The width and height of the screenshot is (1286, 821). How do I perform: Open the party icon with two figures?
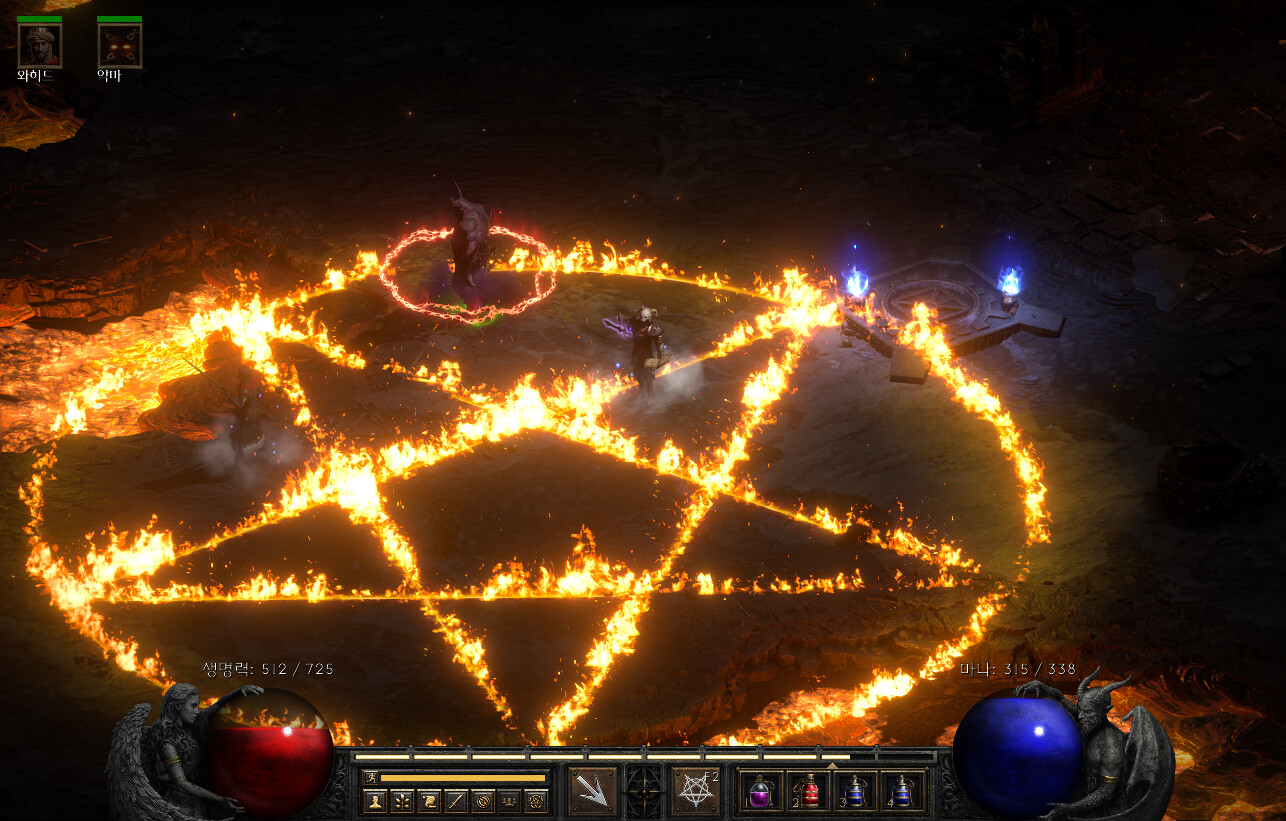pyautogui.click(x=510, y=800)
